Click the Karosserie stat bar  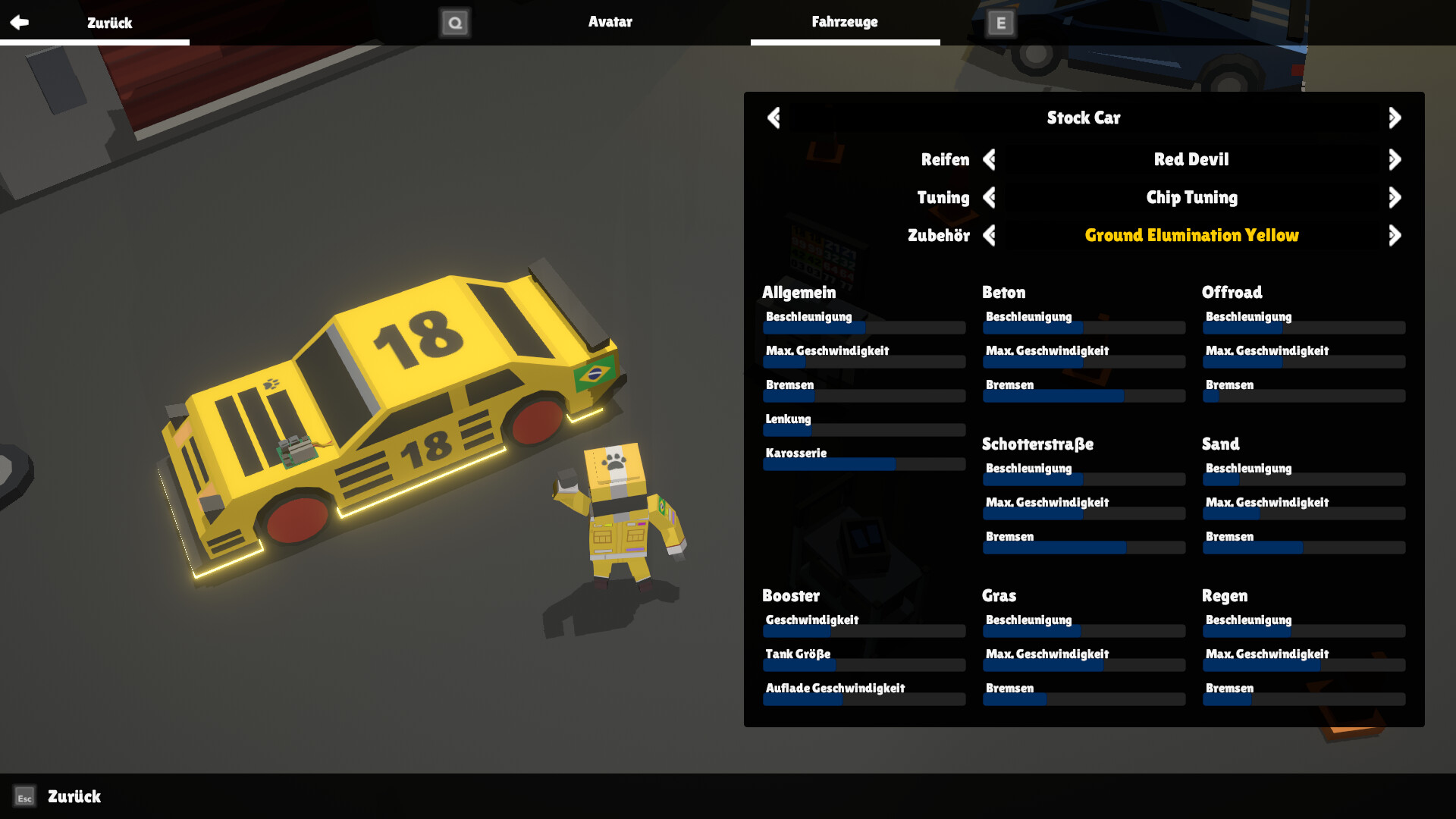tap(863, 463)
